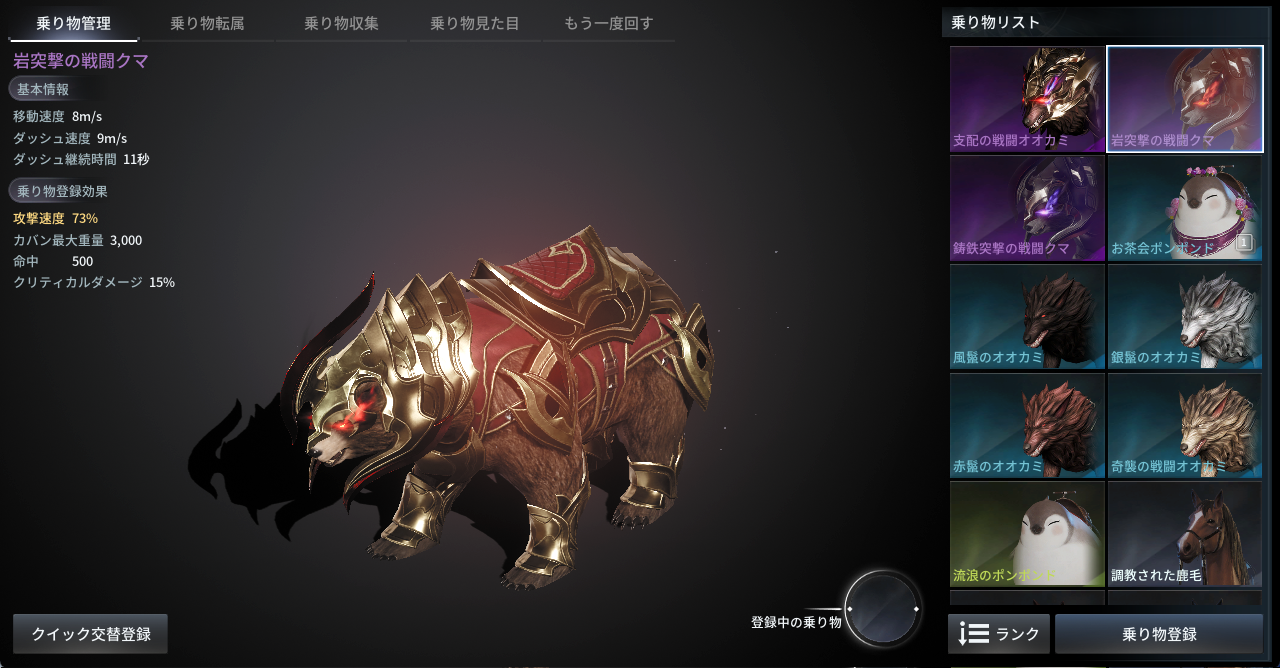The height and width of the screenshot is (668, 1280).
Task: Pick the 赤鬣のオオカミ mount
Action: pos(1027,426)
